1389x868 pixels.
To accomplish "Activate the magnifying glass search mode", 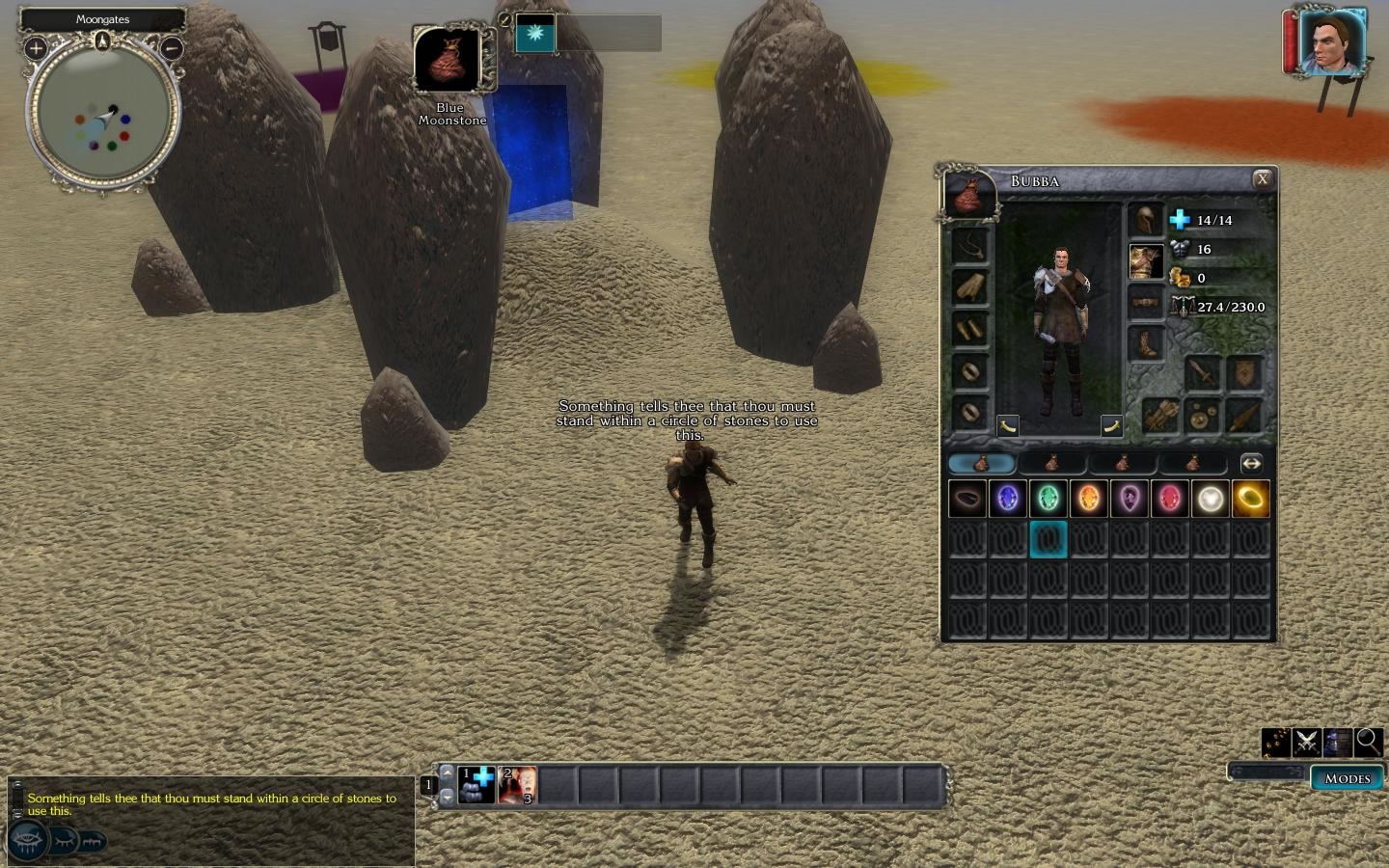I will [1368, 742].
